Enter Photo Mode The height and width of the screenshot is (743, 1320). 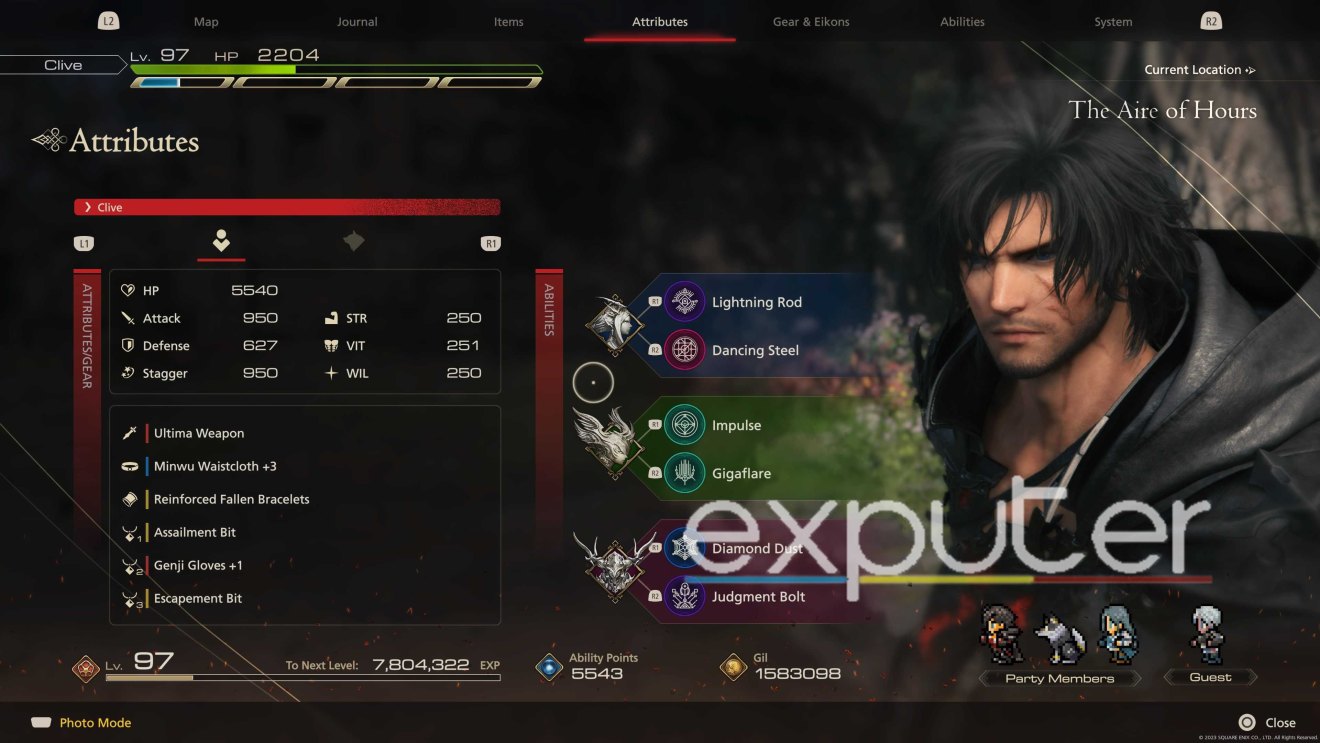80,722
